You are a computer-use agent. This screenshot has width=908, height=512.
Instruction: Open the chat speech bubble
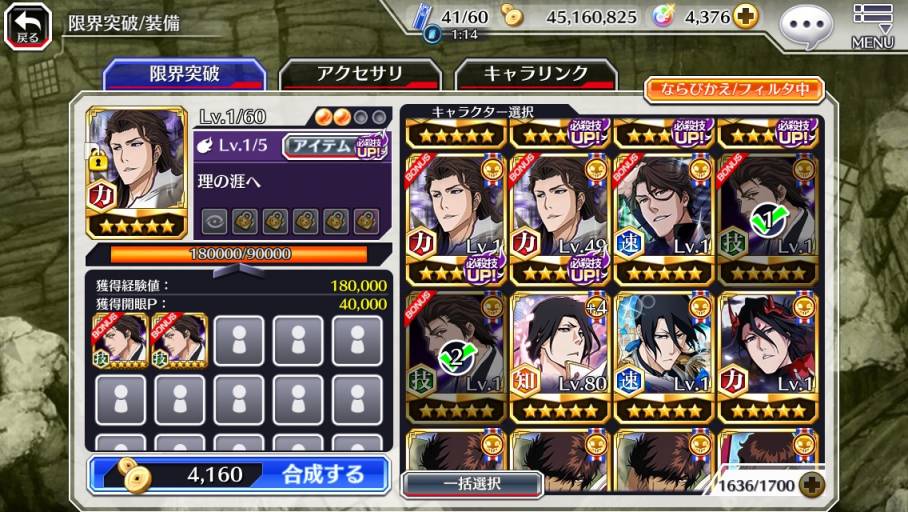click(x=805, y=28)
